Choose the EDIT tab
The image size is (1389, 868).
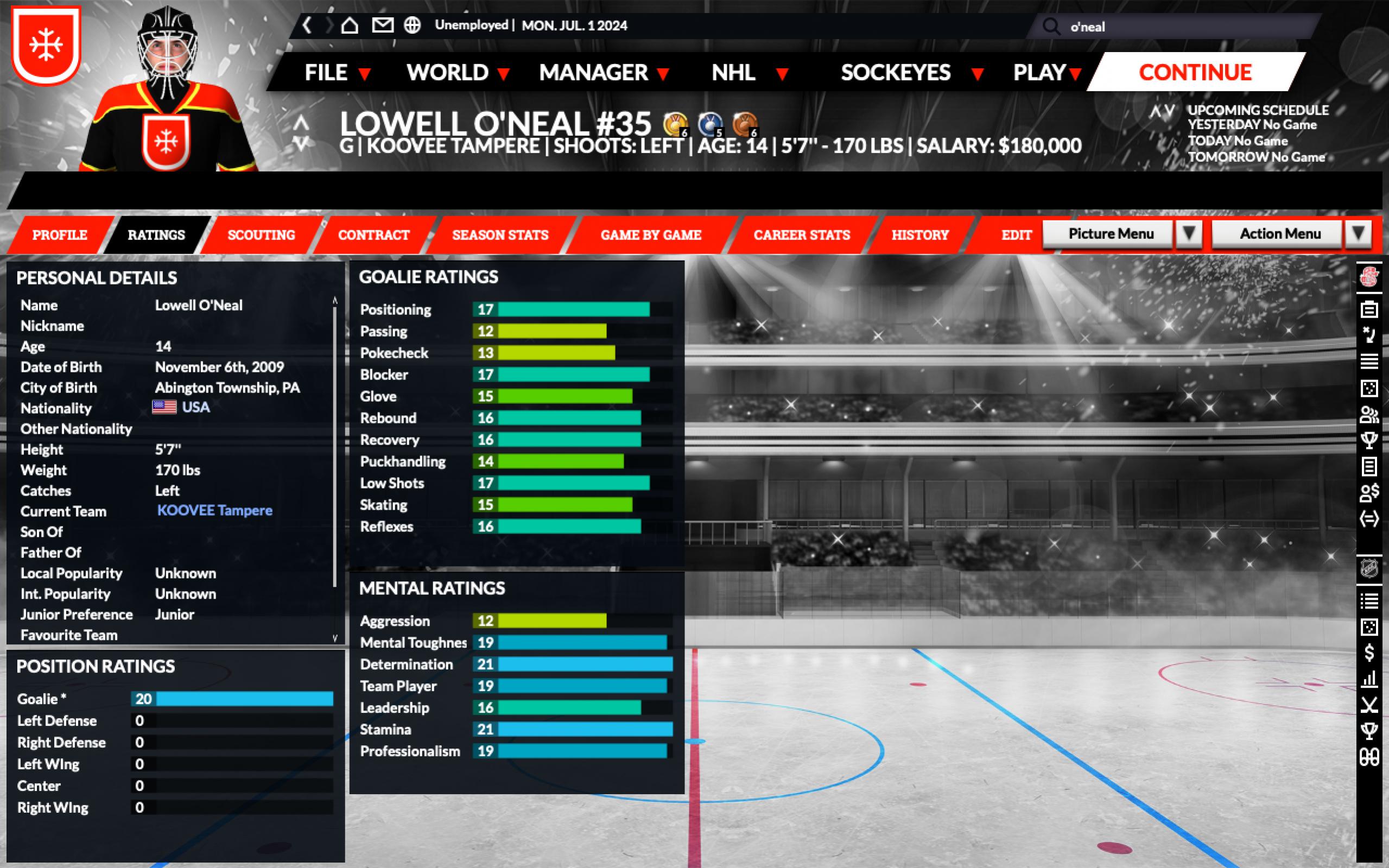[x=1016, y=235]
